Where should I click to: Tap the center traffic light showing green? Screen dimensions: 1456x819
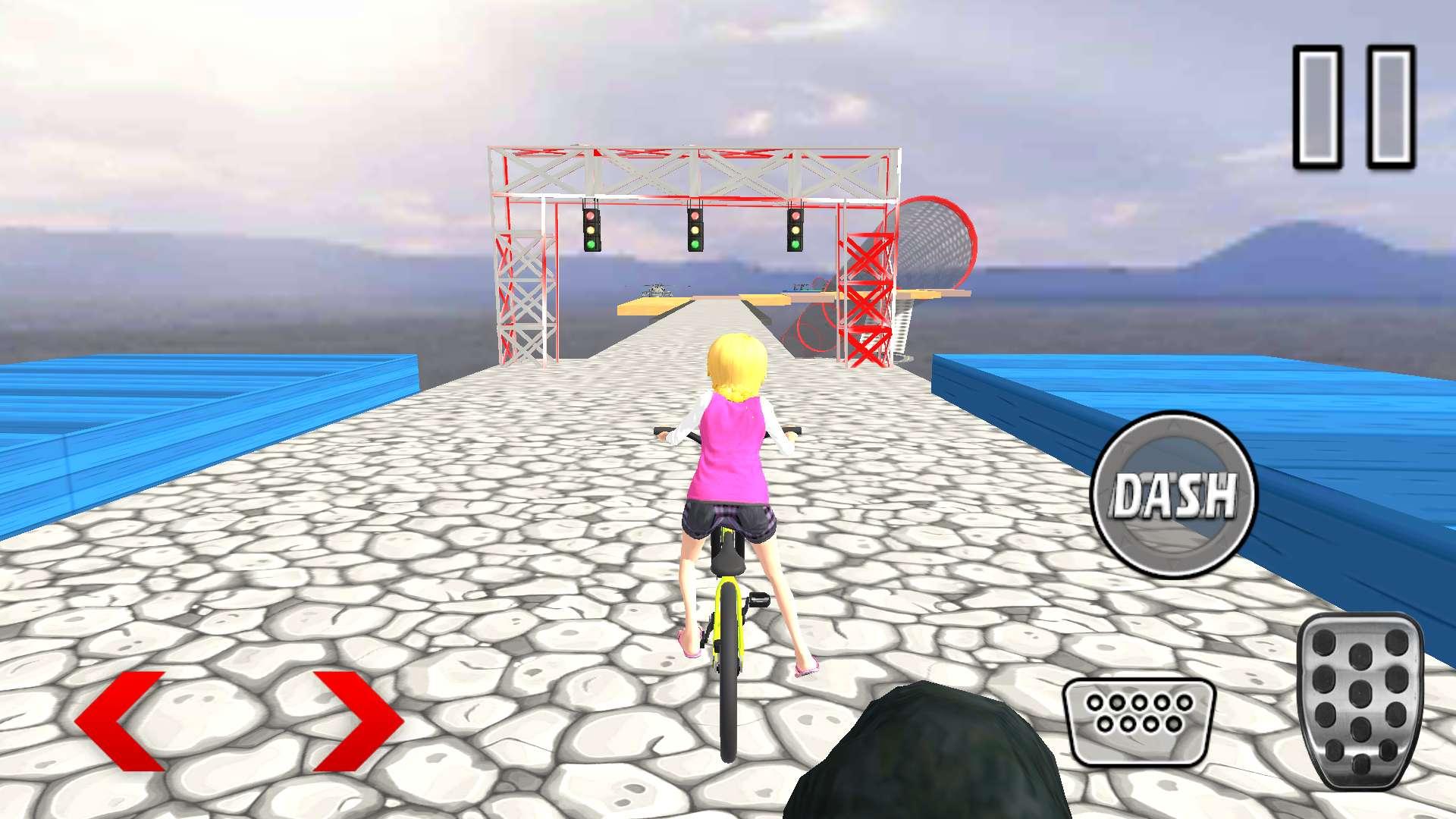[697, 231]
